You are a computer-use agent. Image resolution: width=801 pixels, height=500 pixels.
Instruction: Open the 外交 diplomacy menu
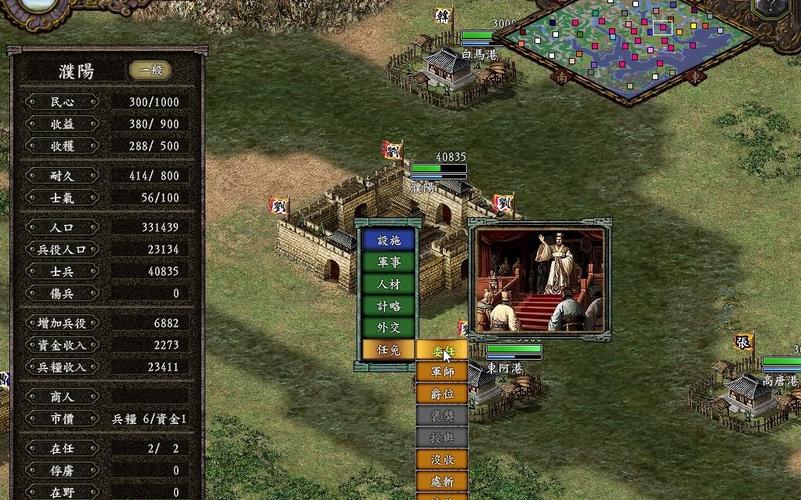[x=388, y=328]
